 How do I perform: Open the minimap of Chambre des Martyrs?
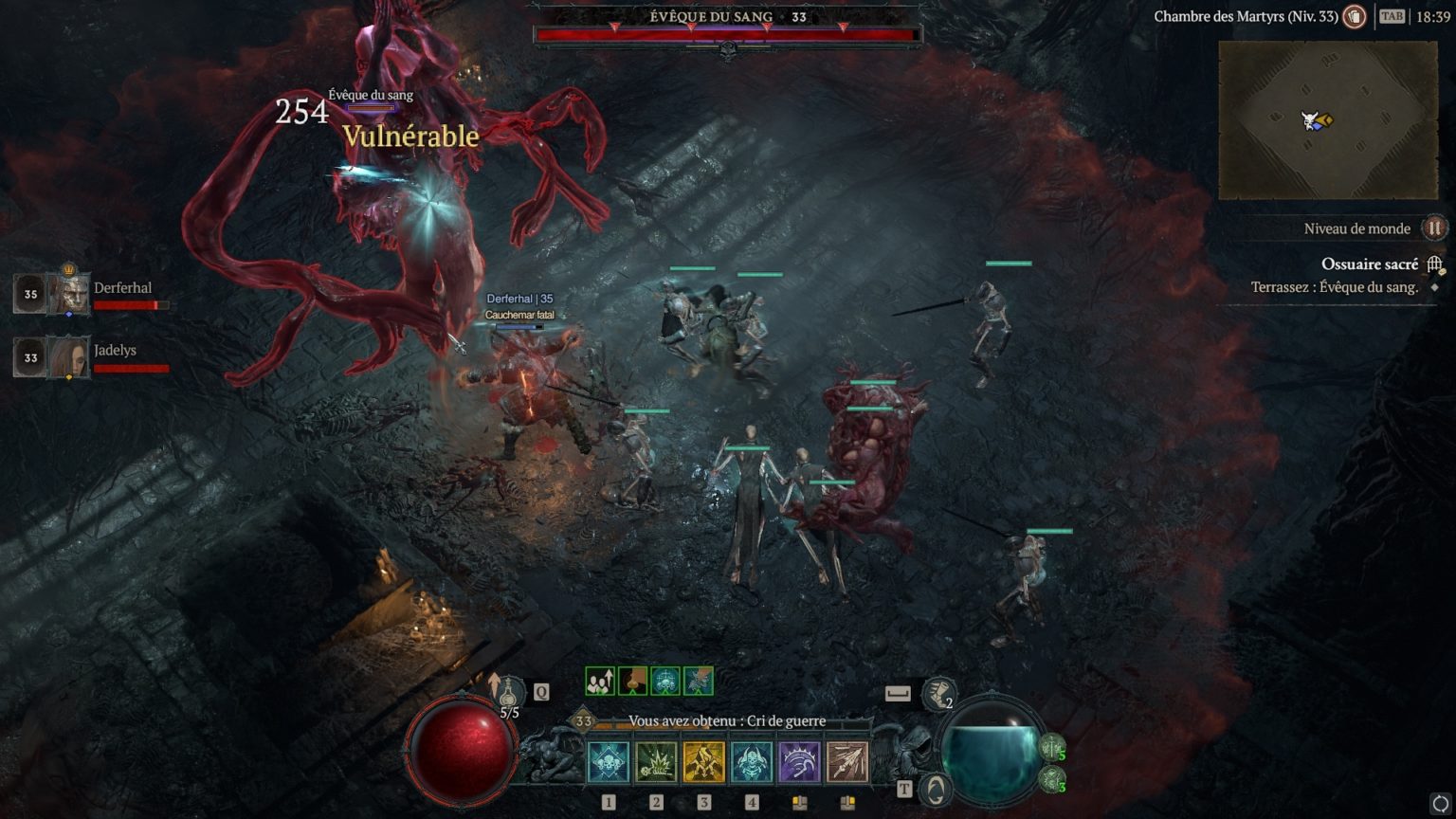1327,120
